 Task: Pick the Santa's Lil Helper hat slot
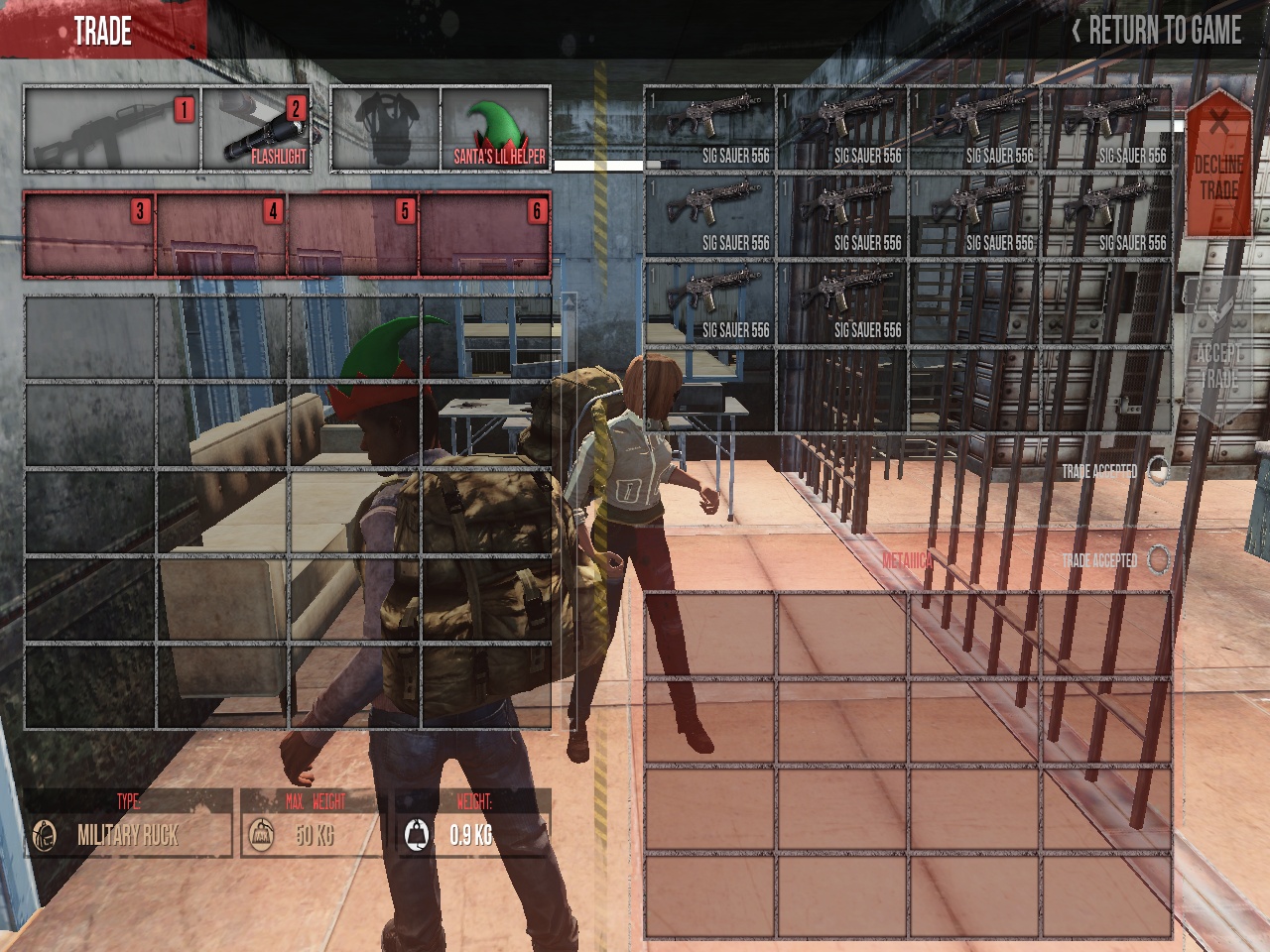coord(496,130)
